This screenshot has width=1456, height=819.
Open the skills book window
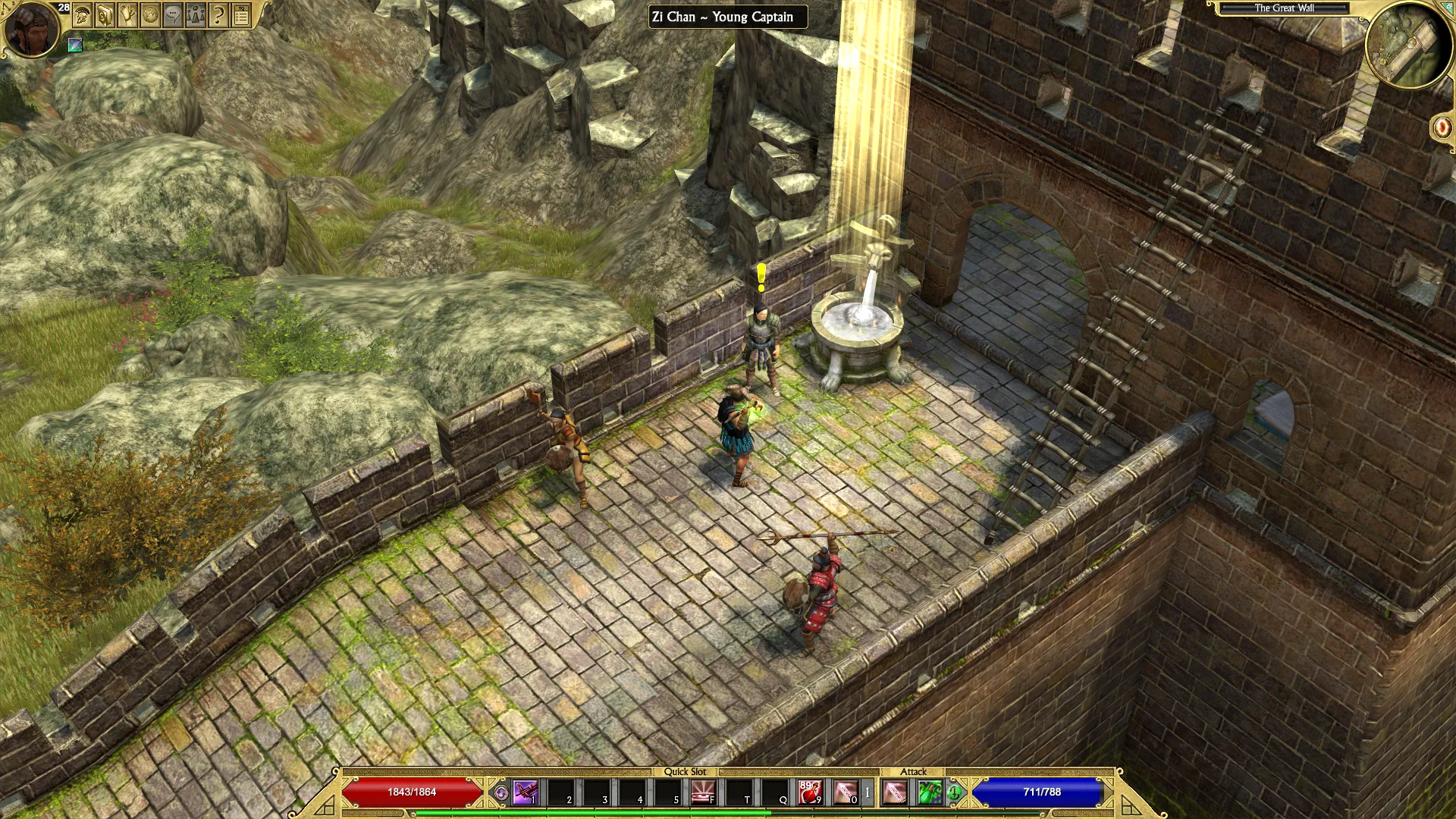pyautogui.click(x=105, y=16)
